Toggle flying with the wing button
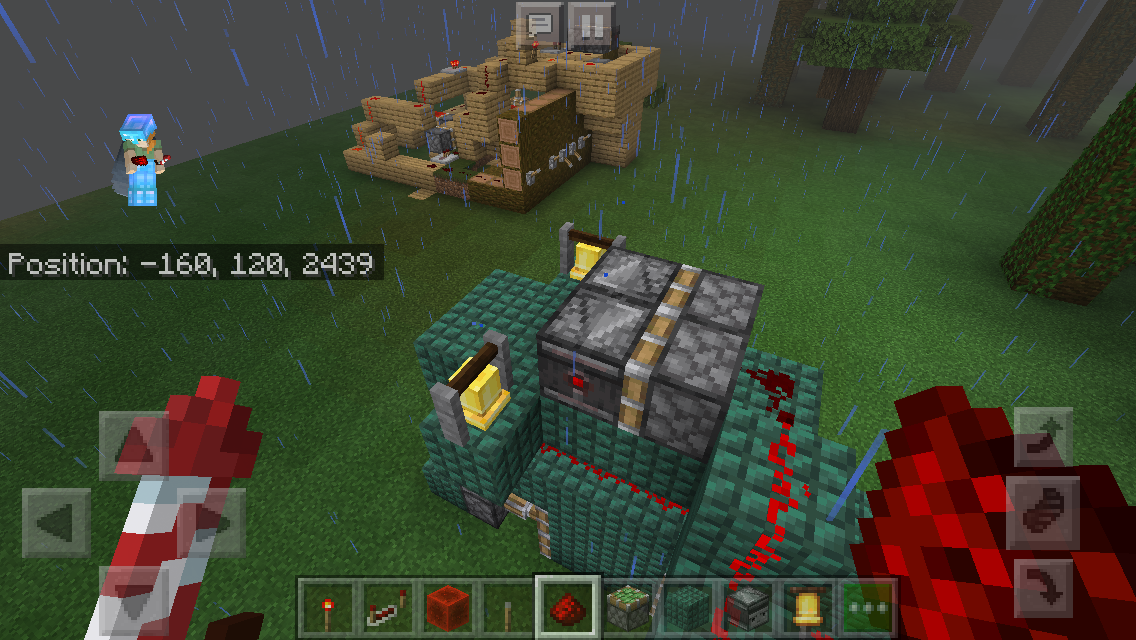Screen dimensions: 1136x640 [1044, 513]
